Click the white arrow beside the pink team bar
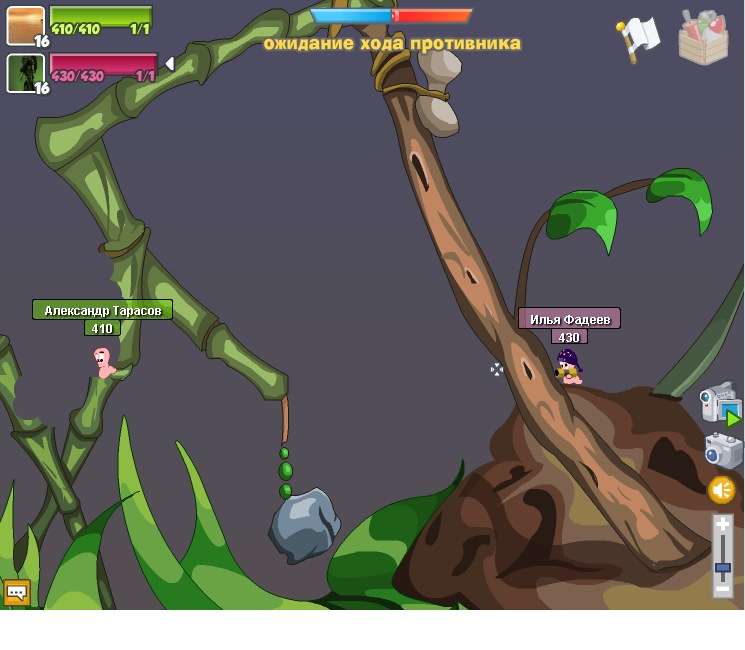The image size is (745, 650). pos(169,64)
